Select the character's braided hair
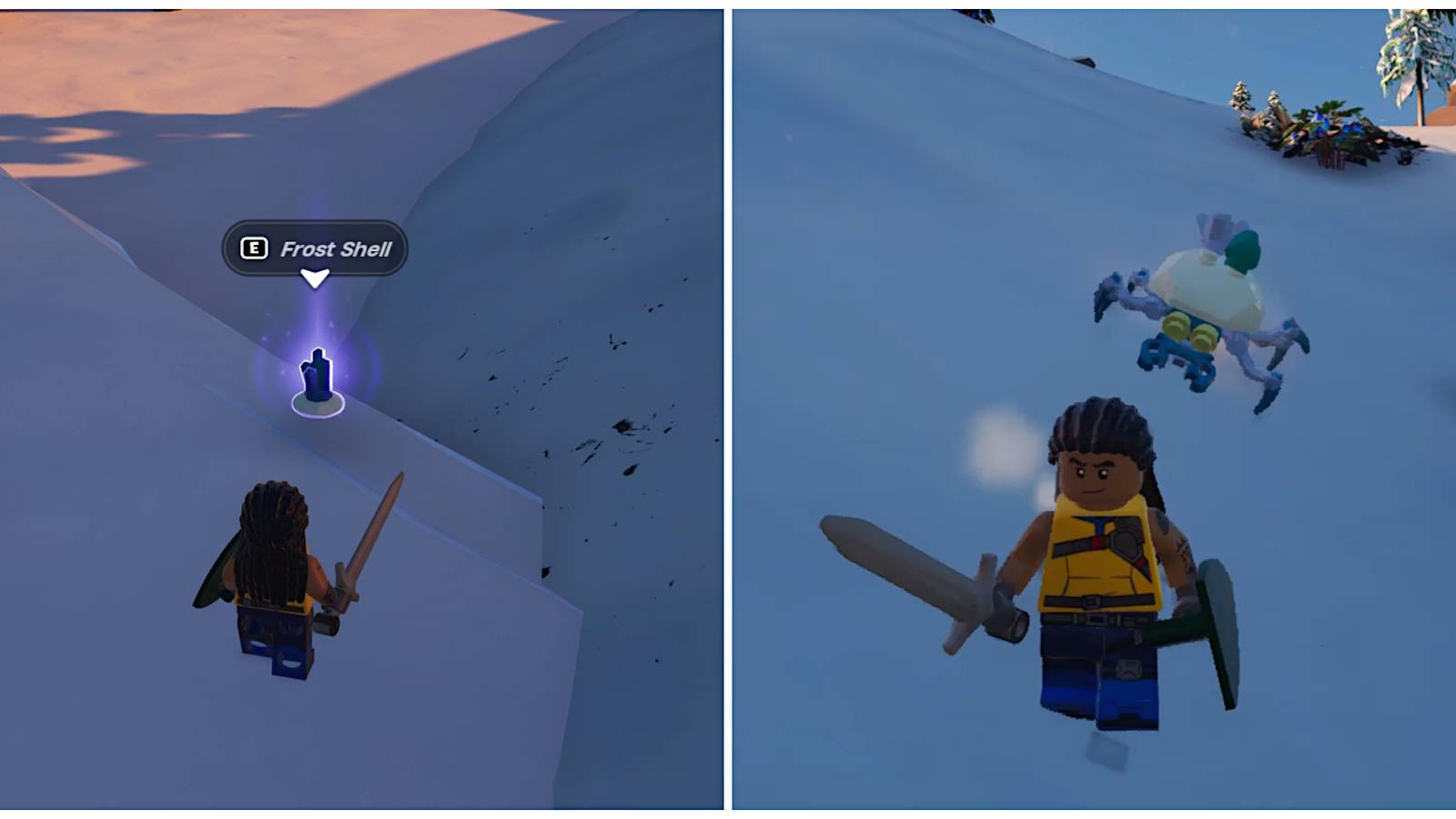 click(x=1101, y=428)
